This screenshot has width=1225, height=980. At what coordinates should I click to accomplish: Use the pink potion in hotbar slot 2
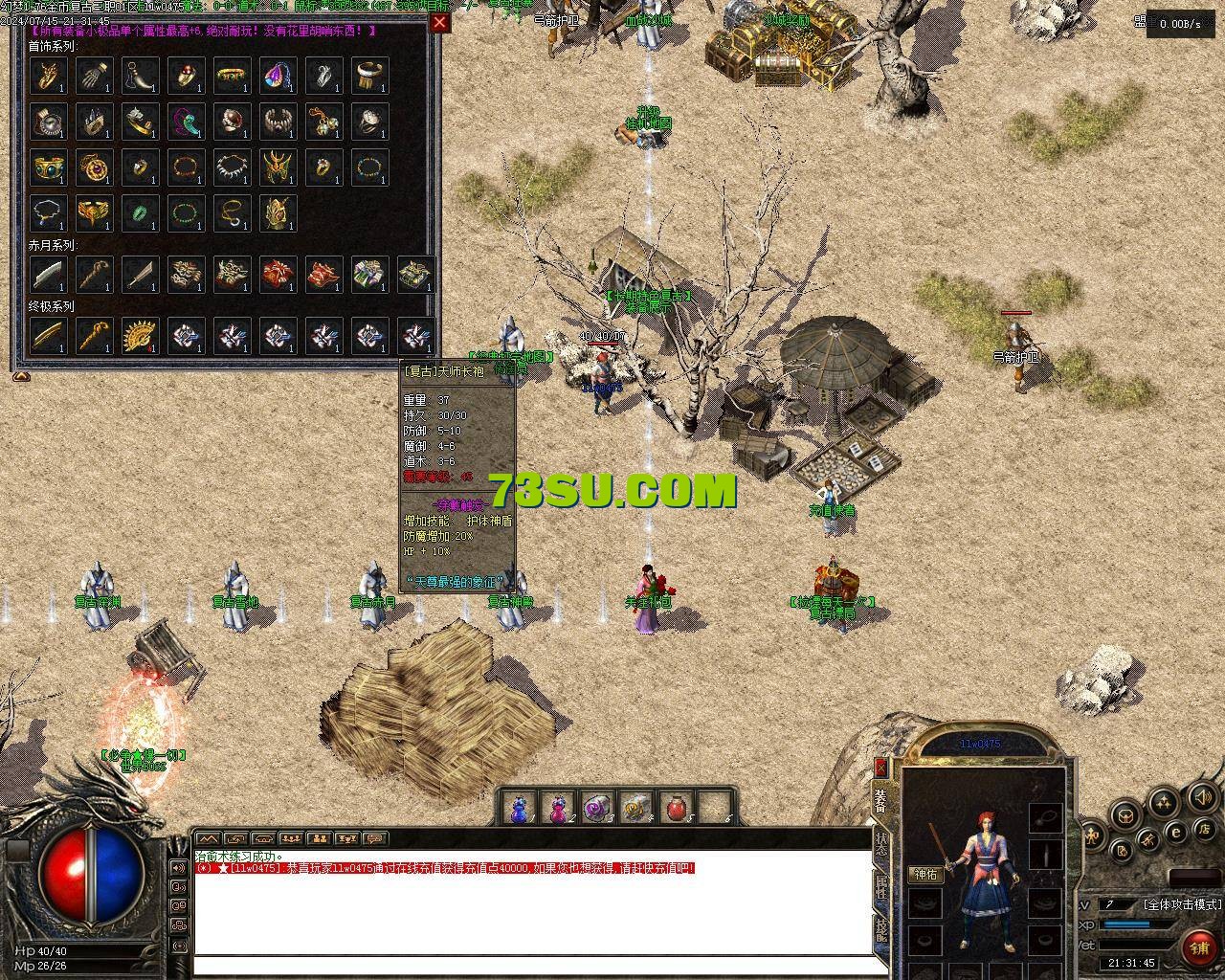pyautogui.click(x=558, y=810)
